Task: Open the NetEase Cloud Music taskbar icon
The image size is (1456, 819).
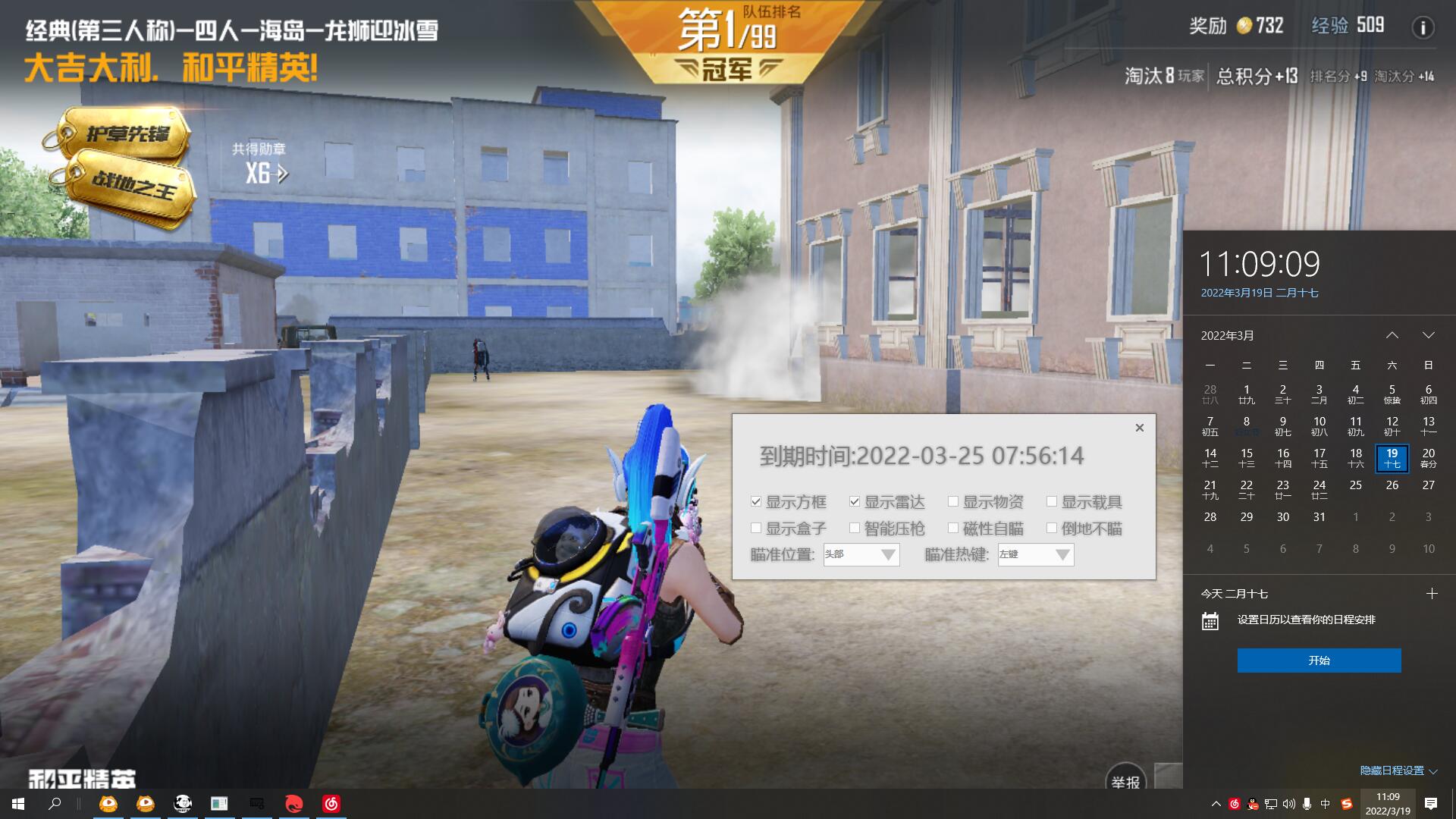Action: point(331,805)
